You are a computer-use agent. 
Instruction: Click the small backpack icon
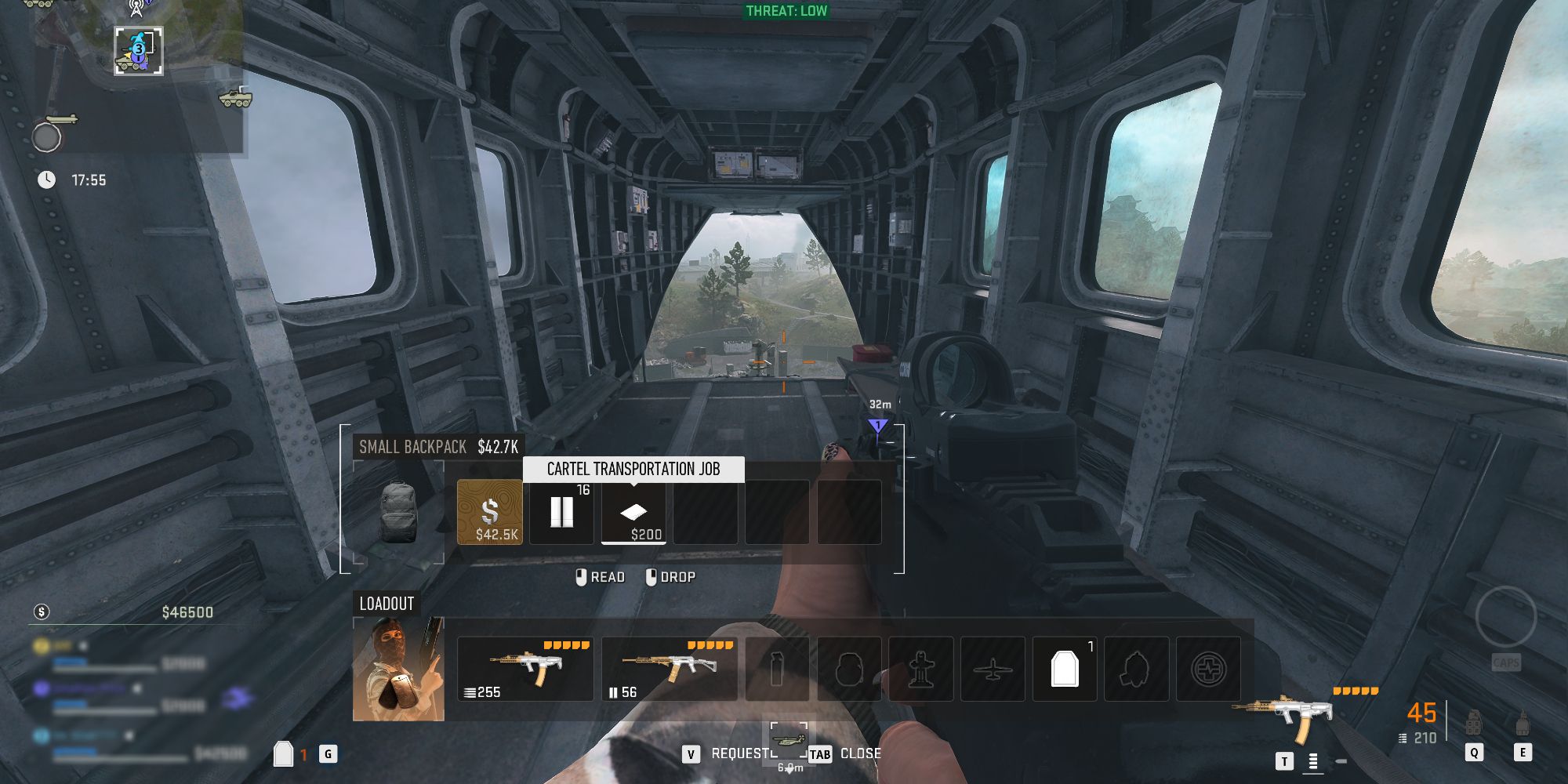[397, 512]
